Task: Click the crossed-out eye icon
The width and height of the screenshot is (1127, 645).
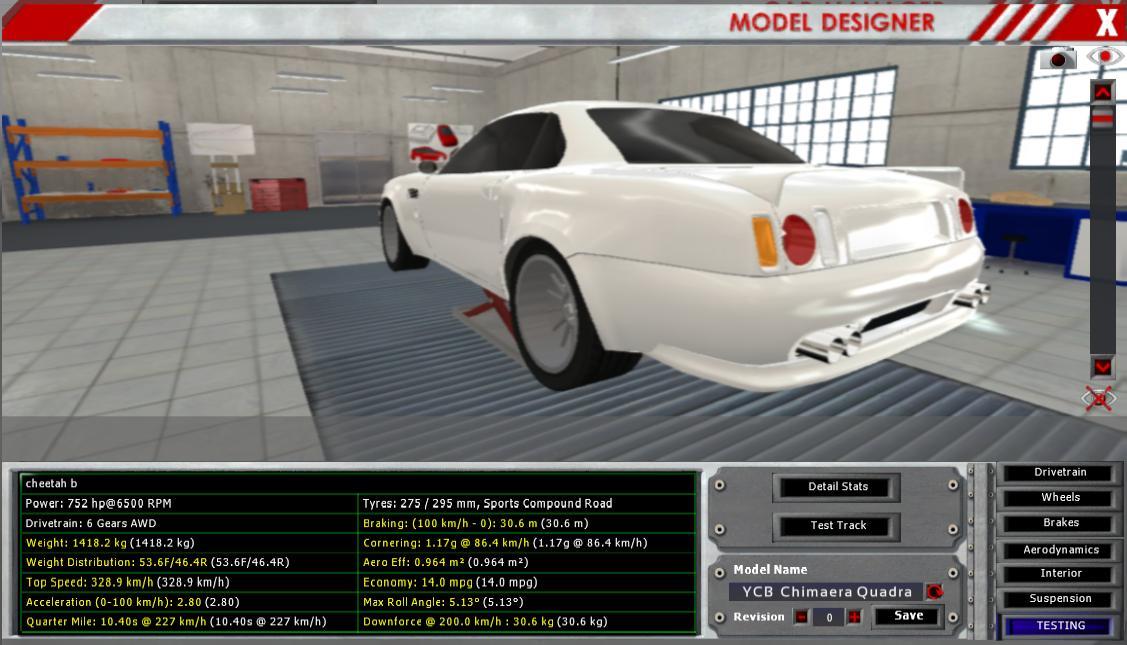Action: point(1098,399)
